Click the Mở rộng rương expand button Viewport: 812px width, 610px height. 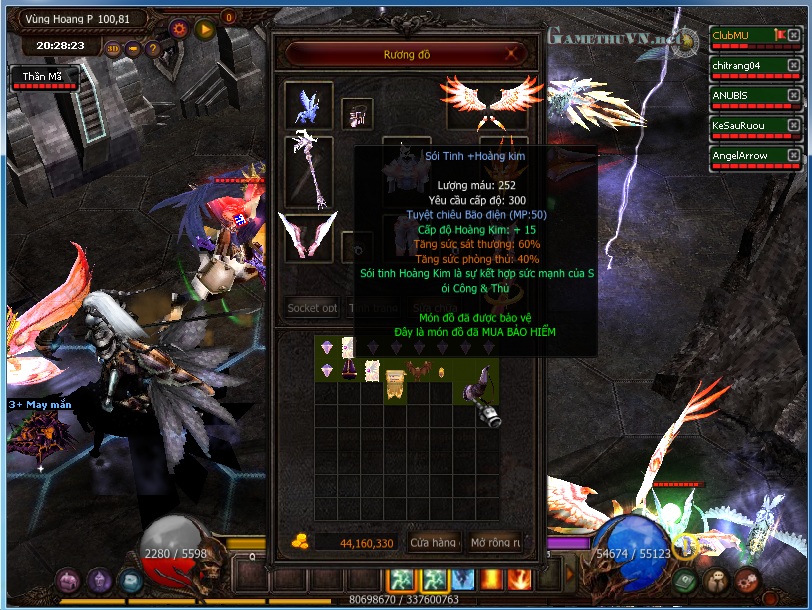(494, 542)
